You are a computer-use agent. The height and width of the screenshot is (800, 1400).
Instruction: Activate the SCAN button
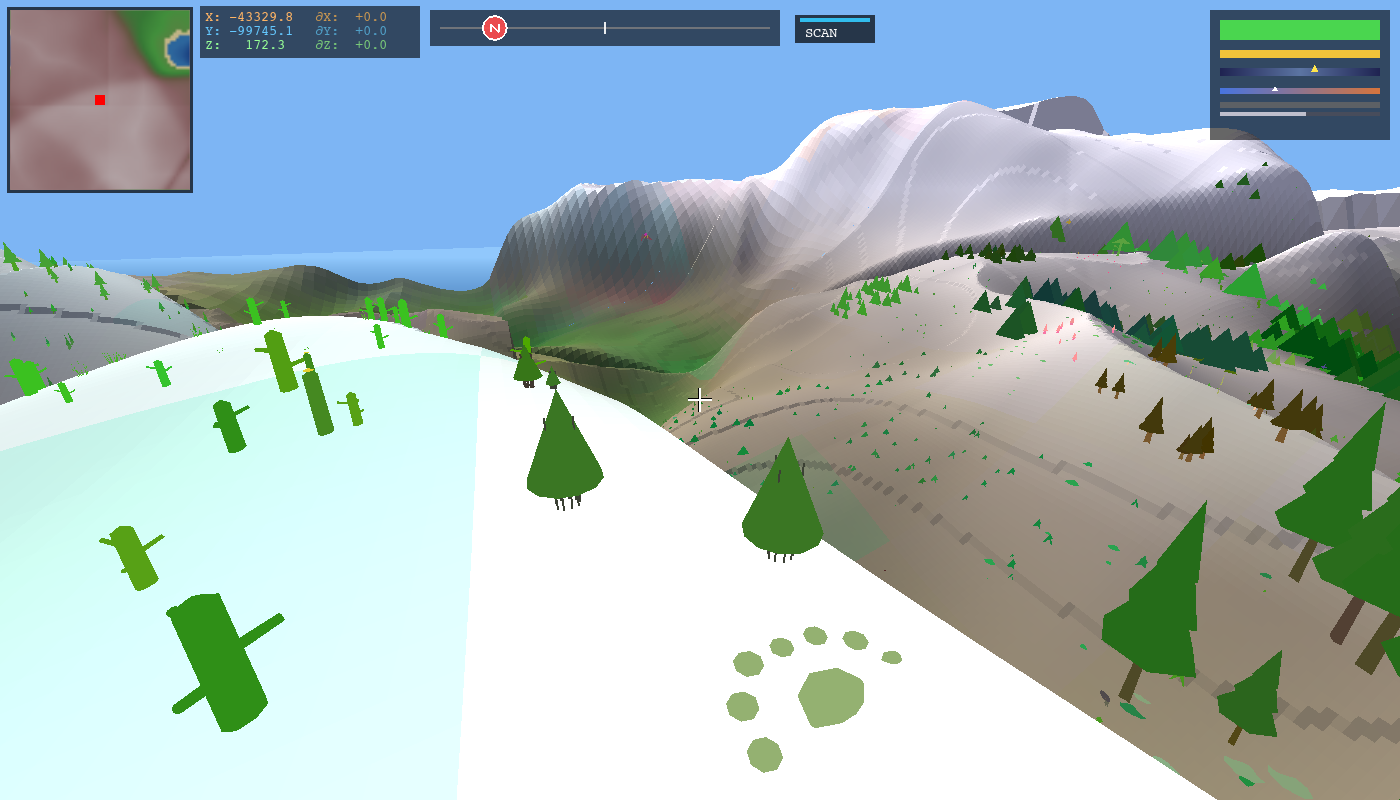coord(834,30)
